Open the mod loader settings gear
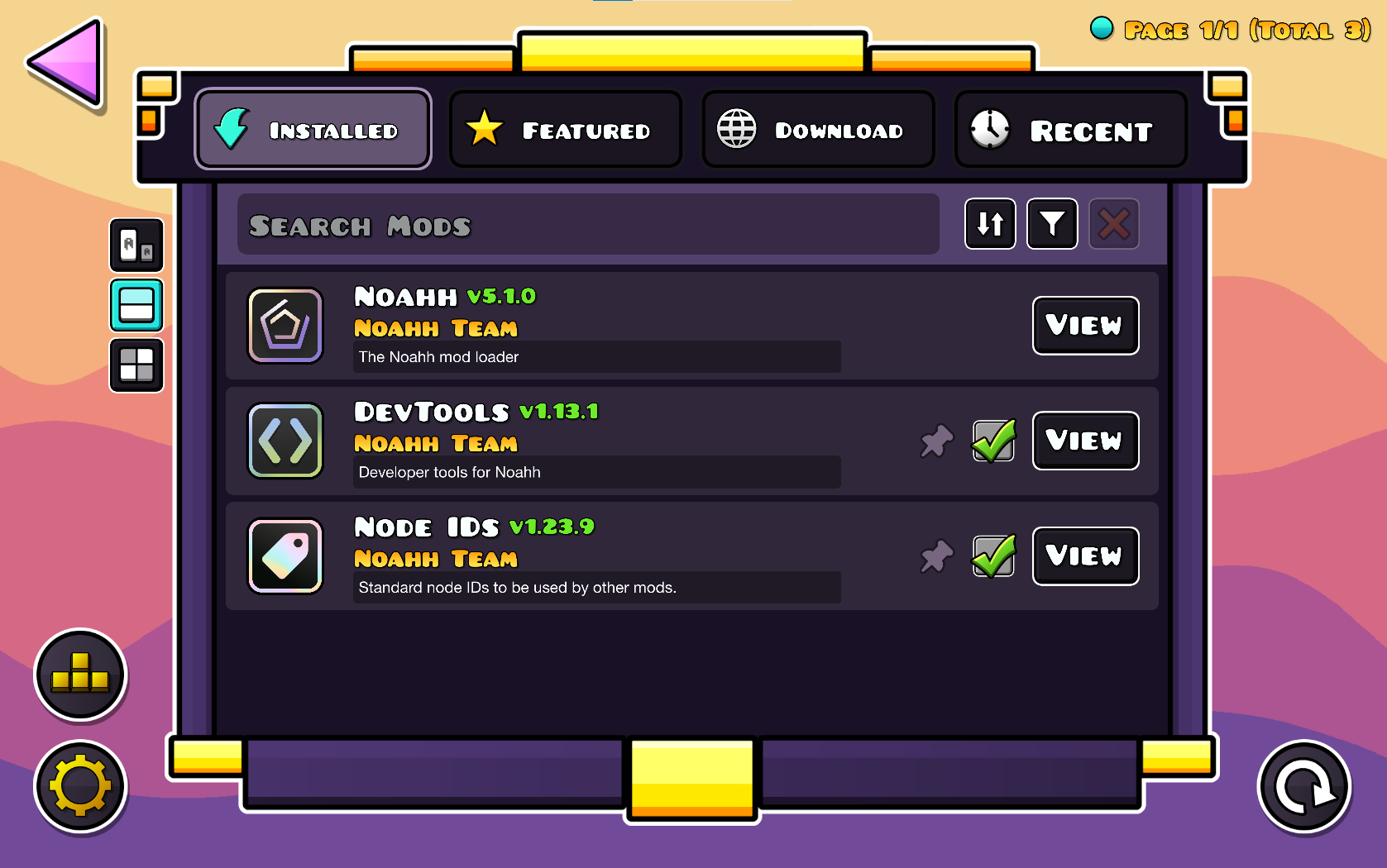 tap(79, 786)
